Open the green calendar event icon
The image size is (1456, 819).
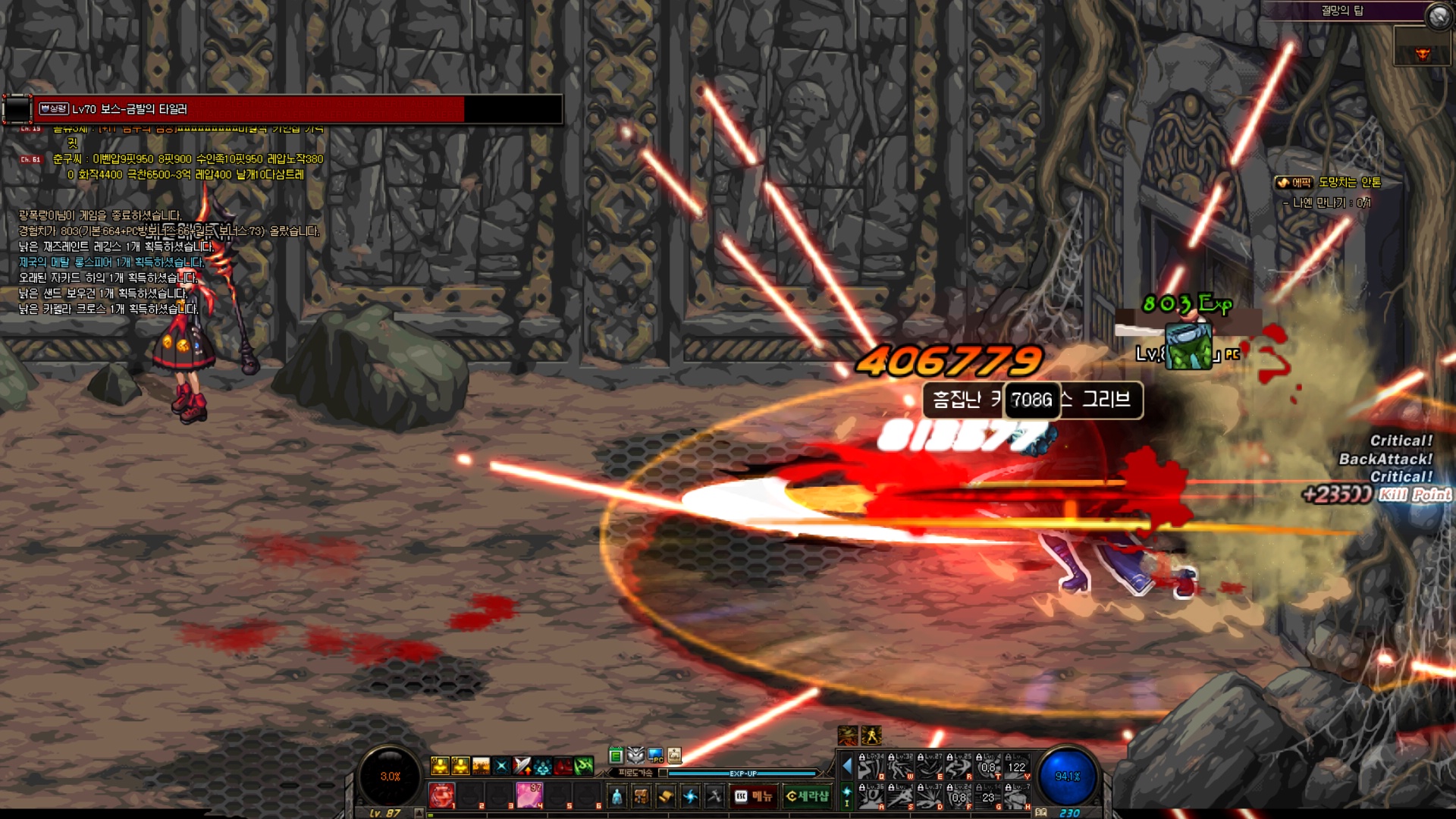pyautogui.click(x=616, y=755)
